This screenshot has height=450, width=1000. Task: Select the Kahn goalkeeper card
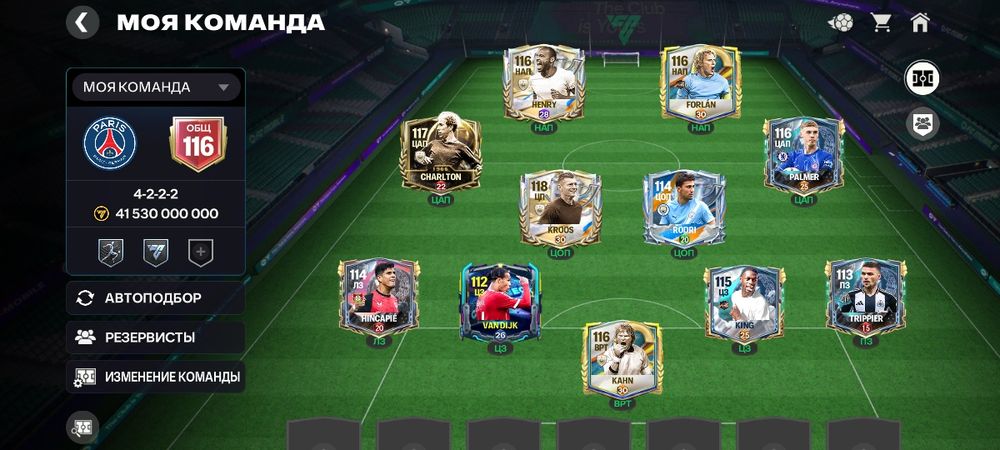pos(622,358)
